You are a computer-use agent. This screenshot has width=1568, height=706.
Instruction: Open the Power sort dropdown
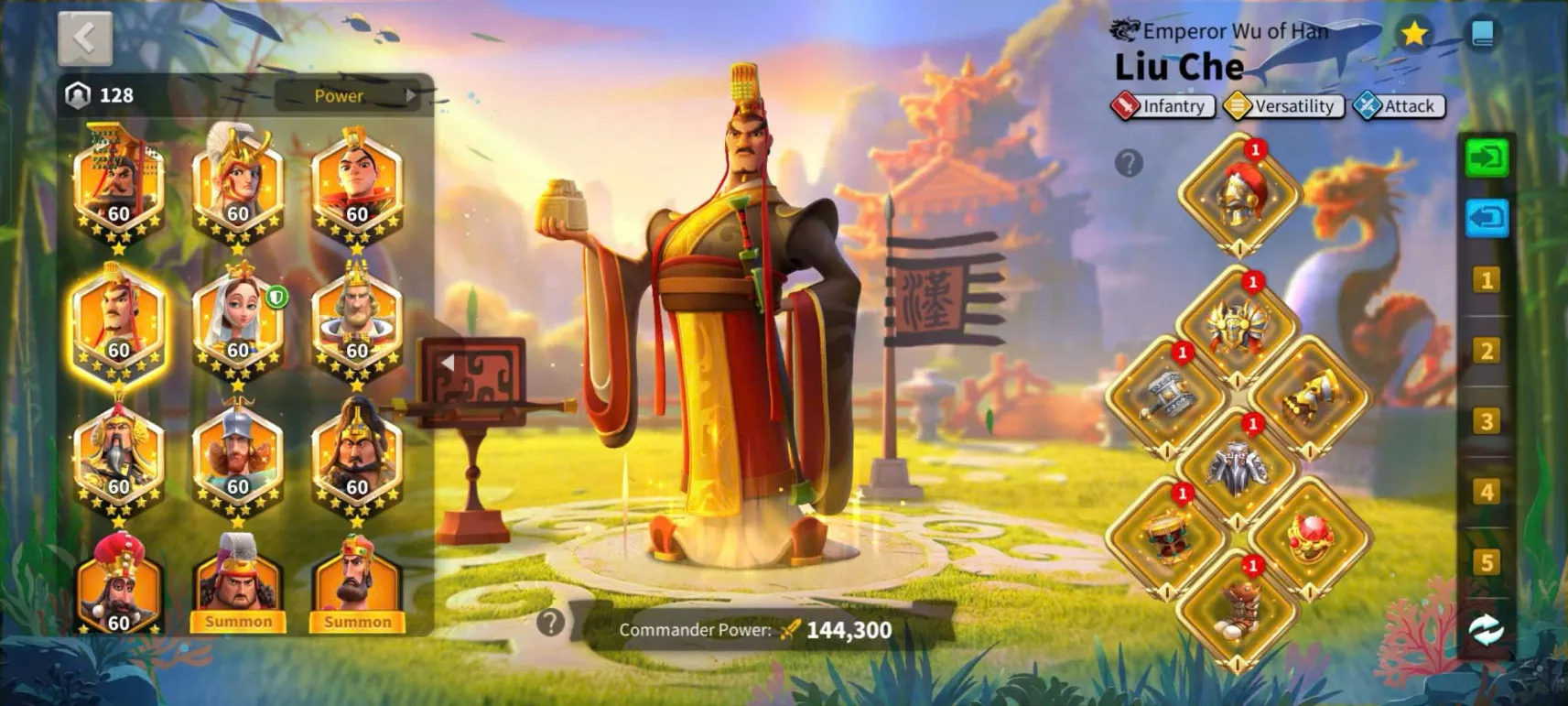coord(347,95)
